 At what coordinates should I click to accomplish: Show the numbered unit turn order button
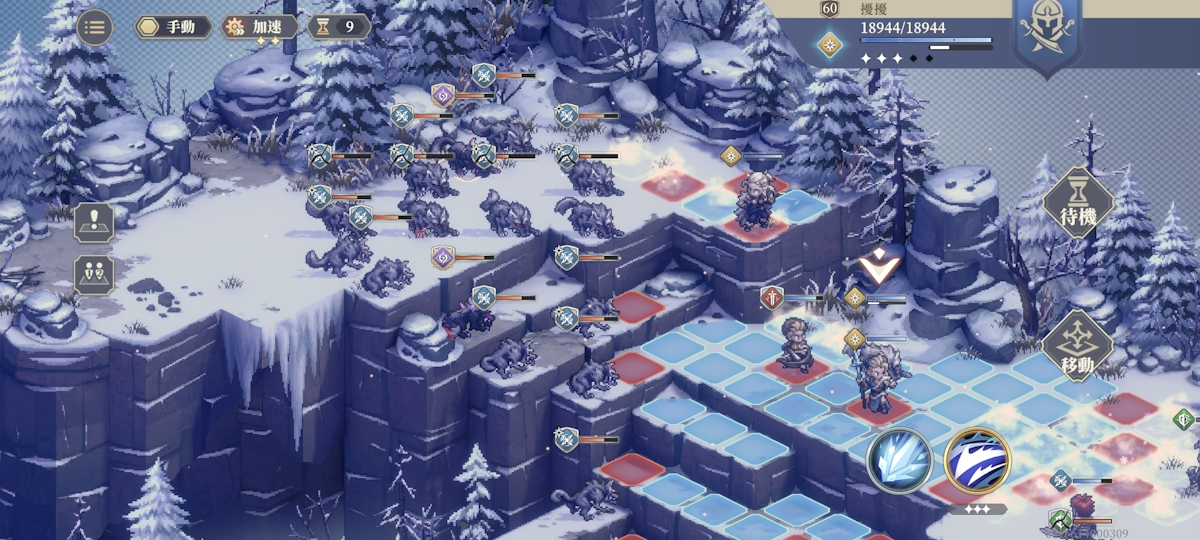point(94,274)
